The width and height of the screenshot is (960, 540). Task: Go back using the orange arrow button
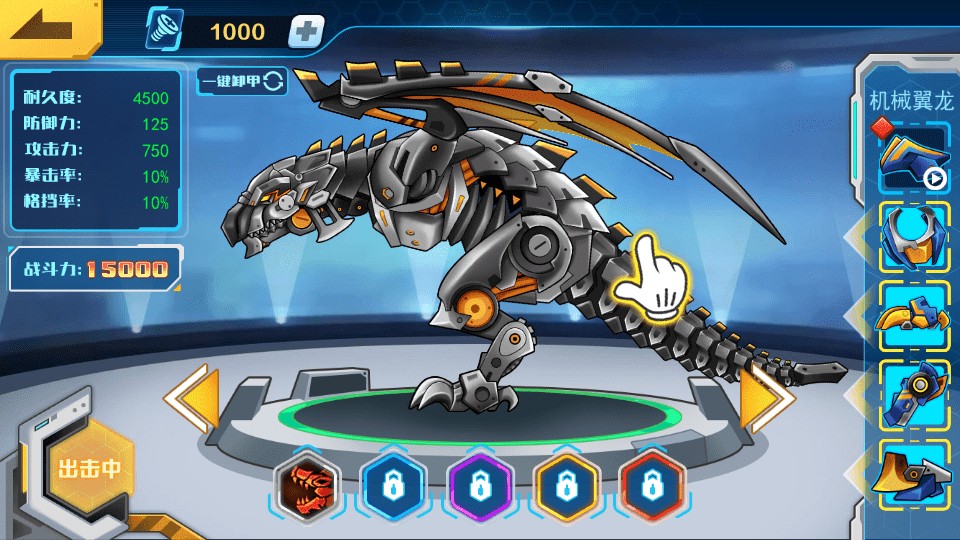tap(48, 25)
